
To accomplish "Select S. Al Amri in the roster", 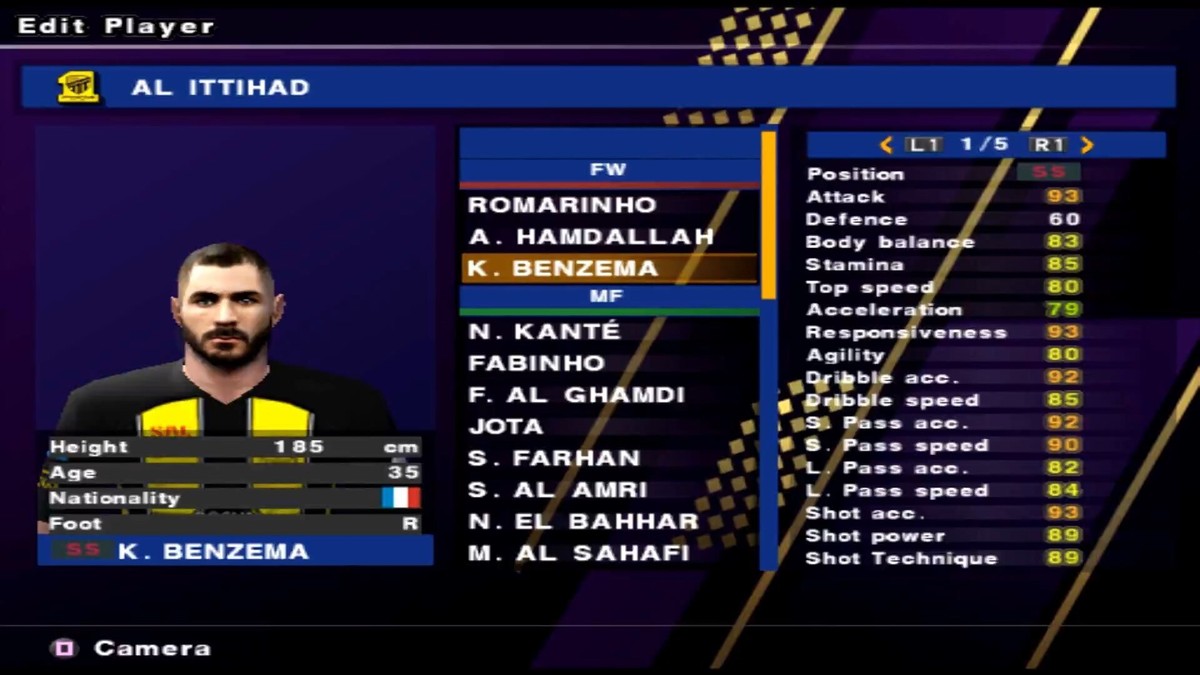I will coord(557,491).
